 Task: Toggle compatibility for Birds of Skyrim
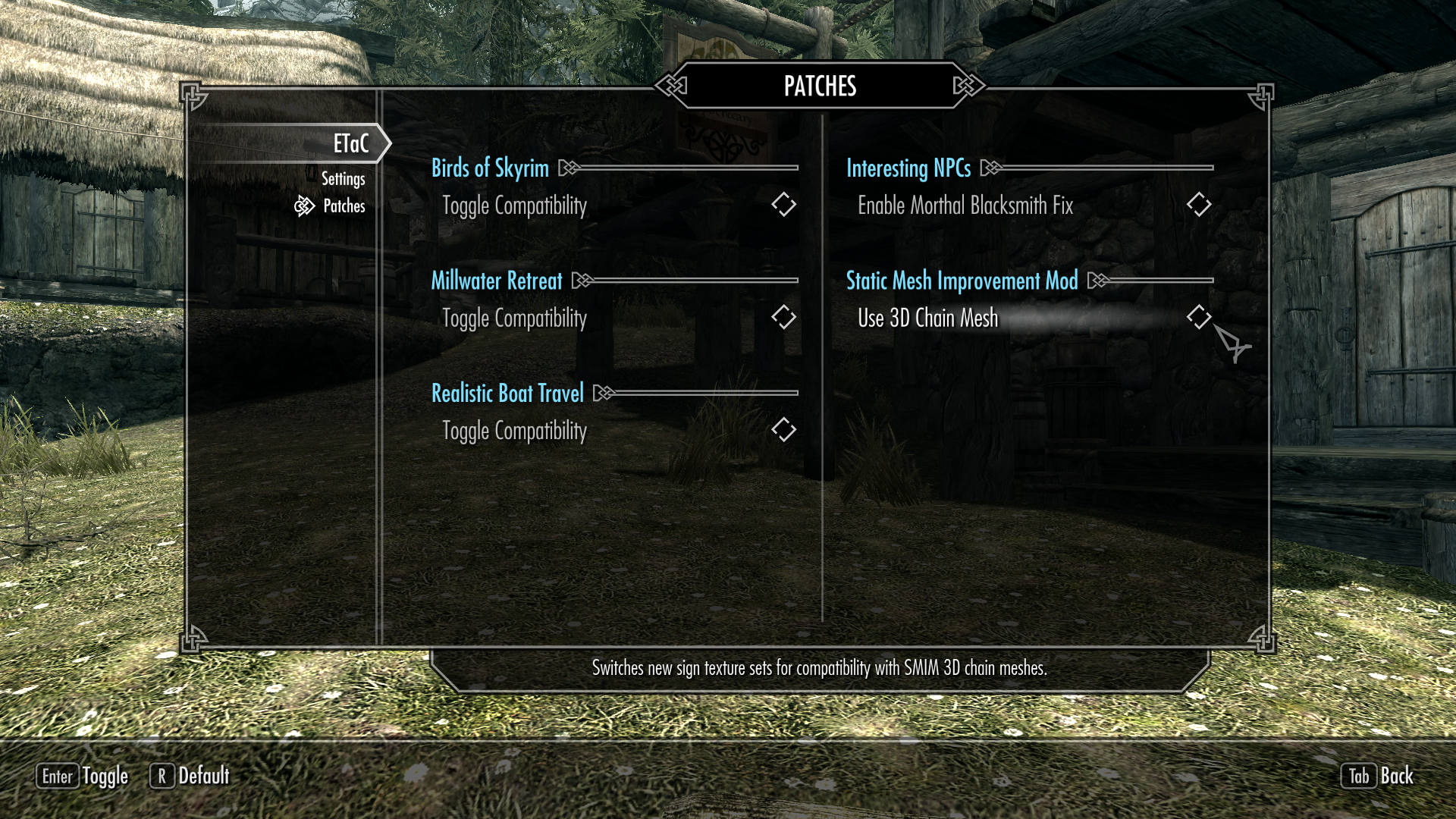[785, 203]
